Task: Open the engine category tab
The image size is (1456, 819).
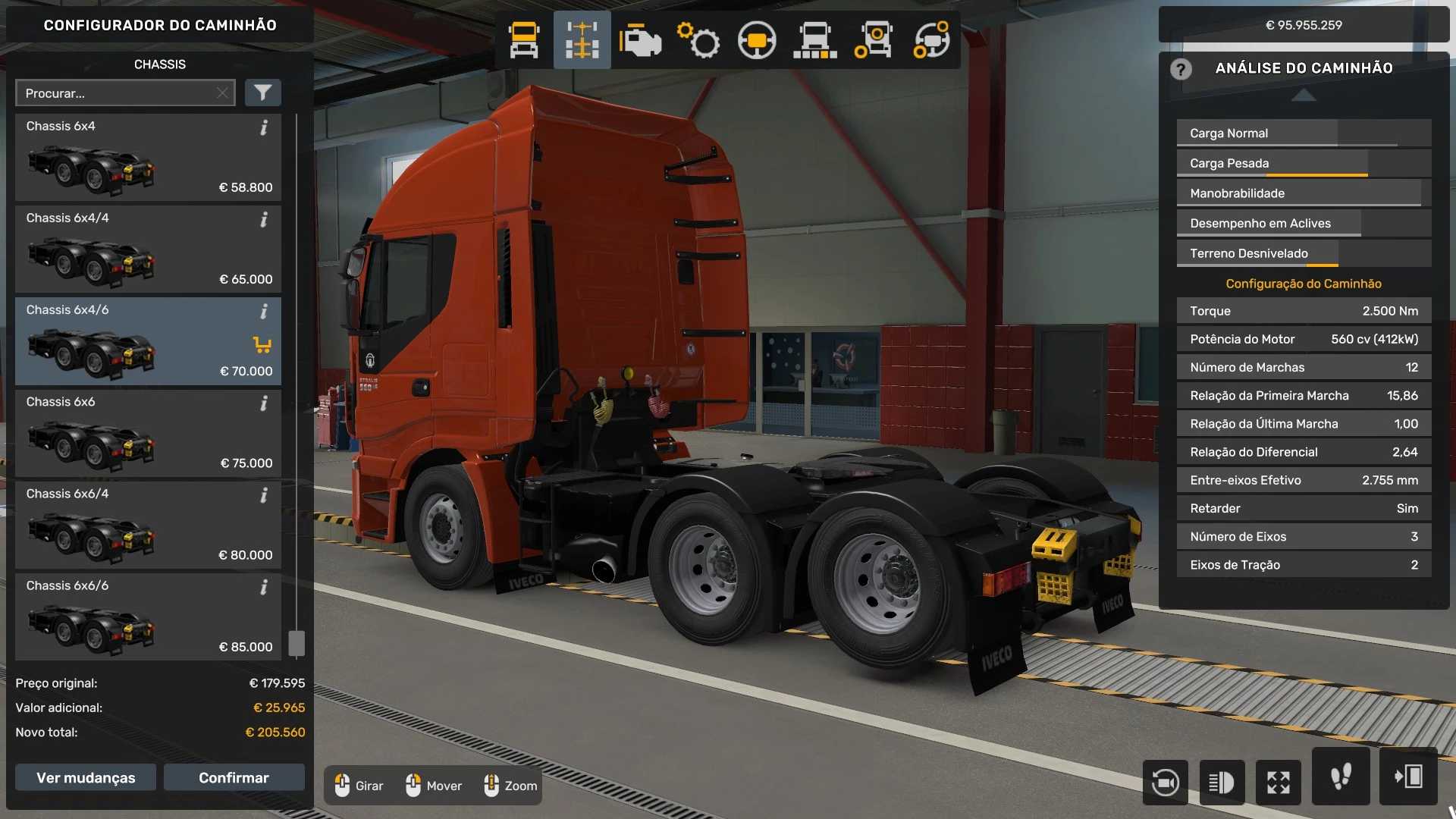Action: tap(640, 40)
